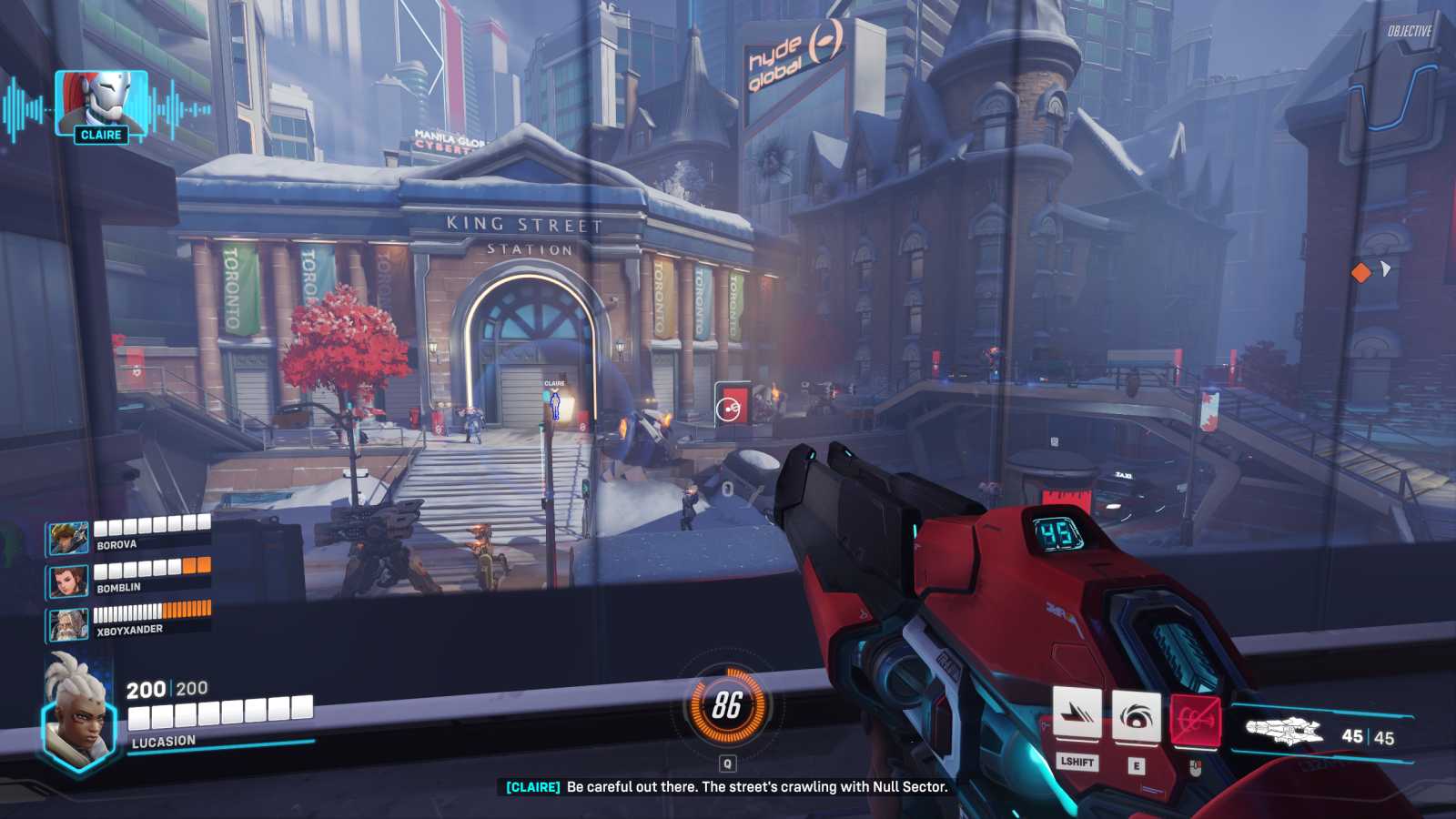The image size is (1456, 819).
Task: Choose teammate Xboyxander's portrait
Action: click(68, 624)
